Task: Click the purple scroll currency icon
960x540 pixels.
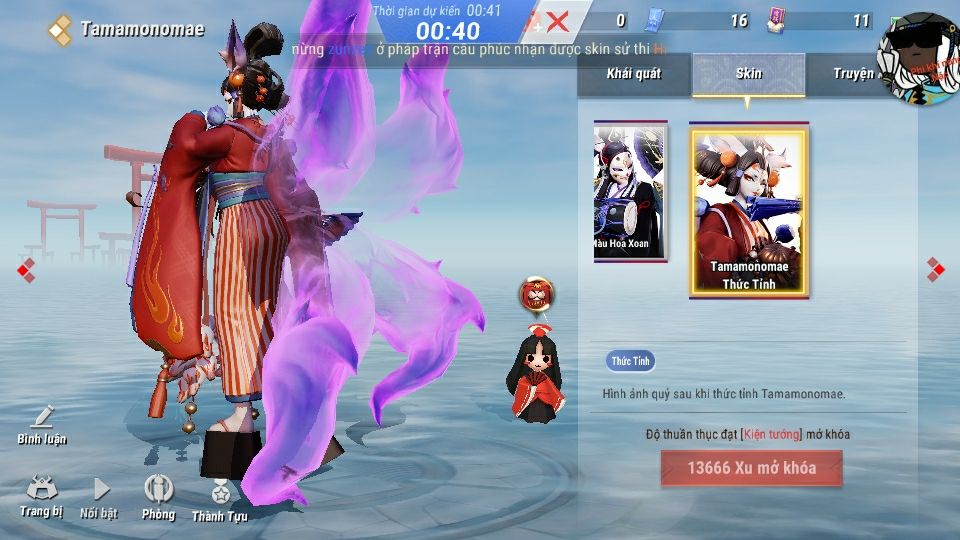Action: click(775, 20)
